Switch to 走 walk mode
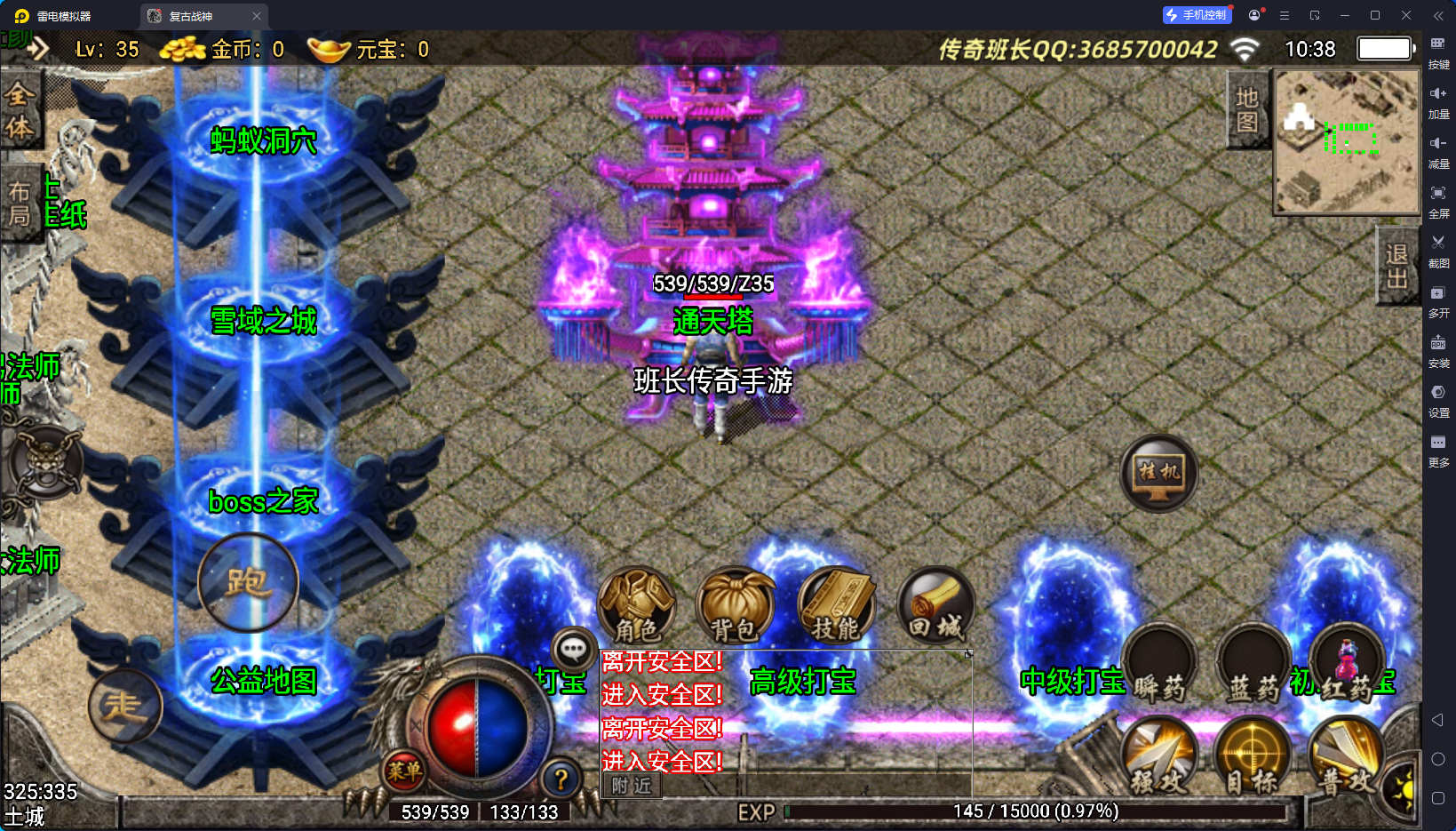The image size is (1456, 831). pos(125,707)
